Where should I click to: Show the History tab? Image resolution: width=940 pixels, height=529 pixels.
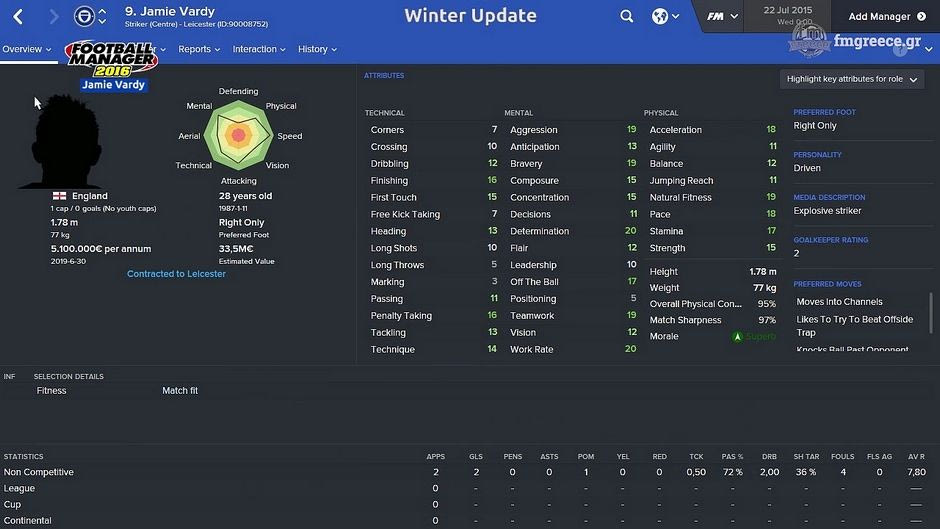317,49
